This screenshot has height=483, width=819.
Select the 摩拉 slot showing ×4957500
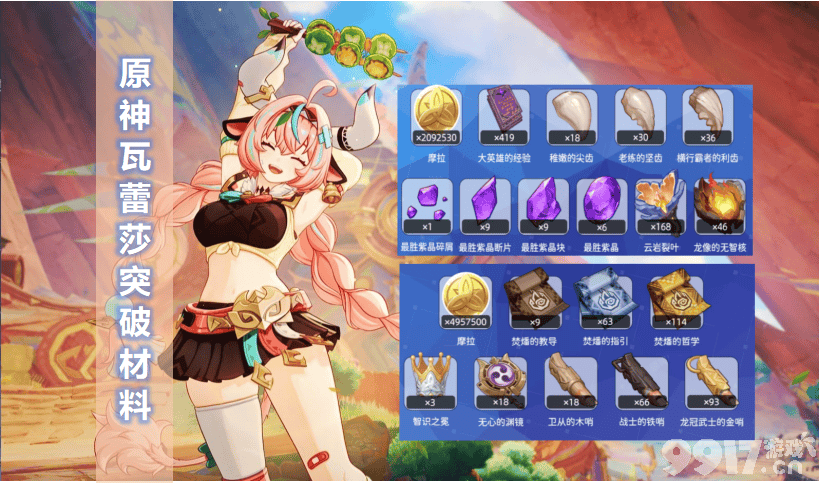click(466, 301)
